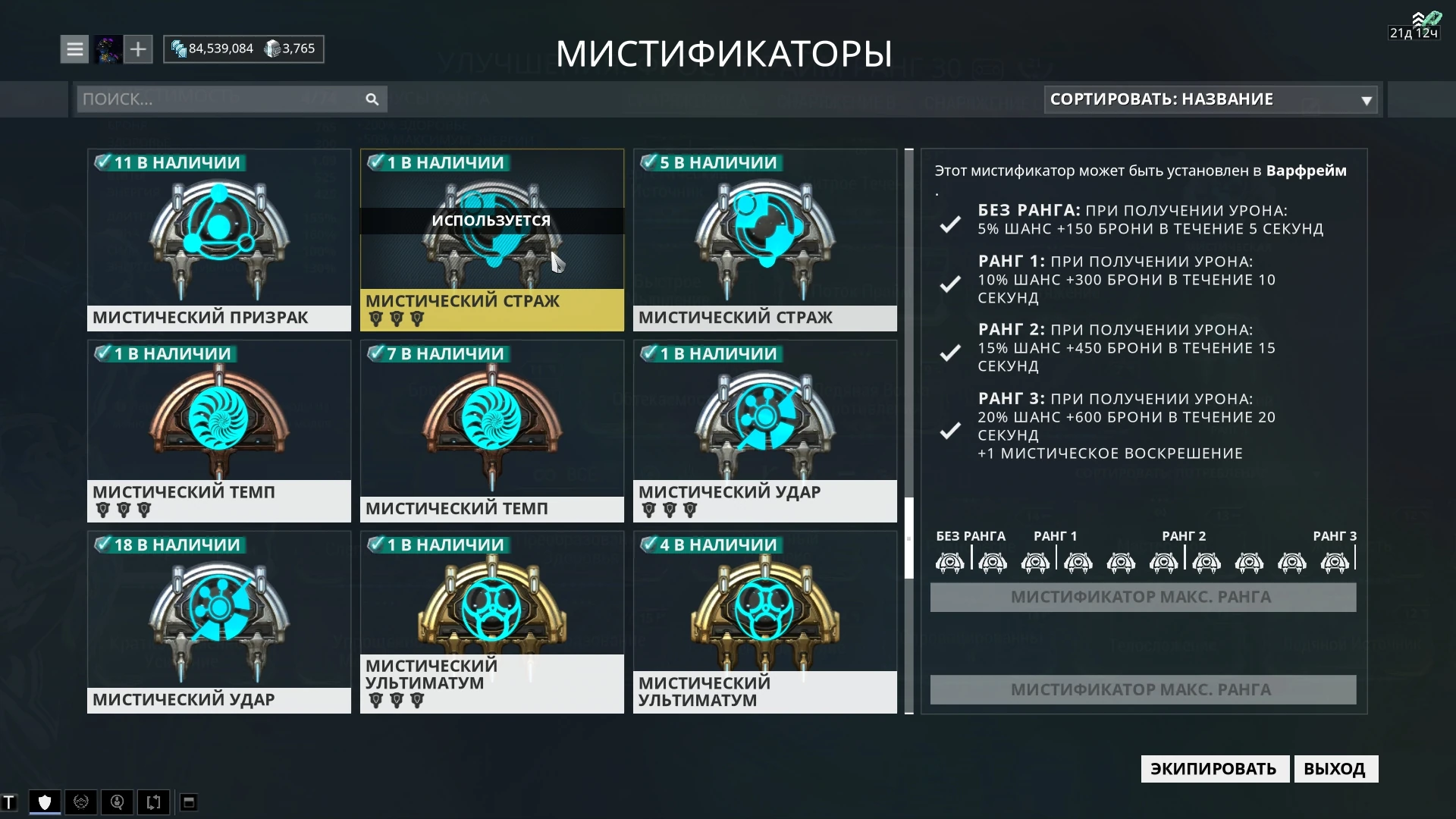The image size is (1456, 819).
Task: Select the player avatar thumbnail
Action: pos(108,49)
